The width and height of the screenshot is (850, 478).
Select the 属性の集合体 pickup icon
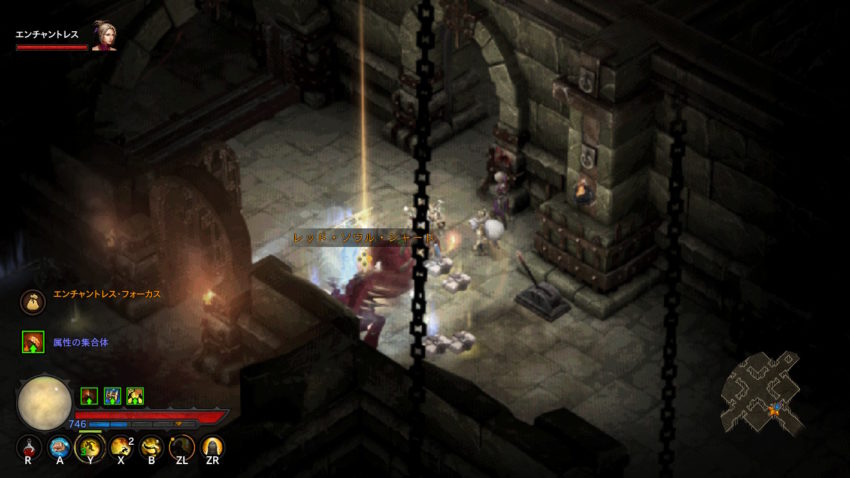pyautogui.click(x=33, y=342)
